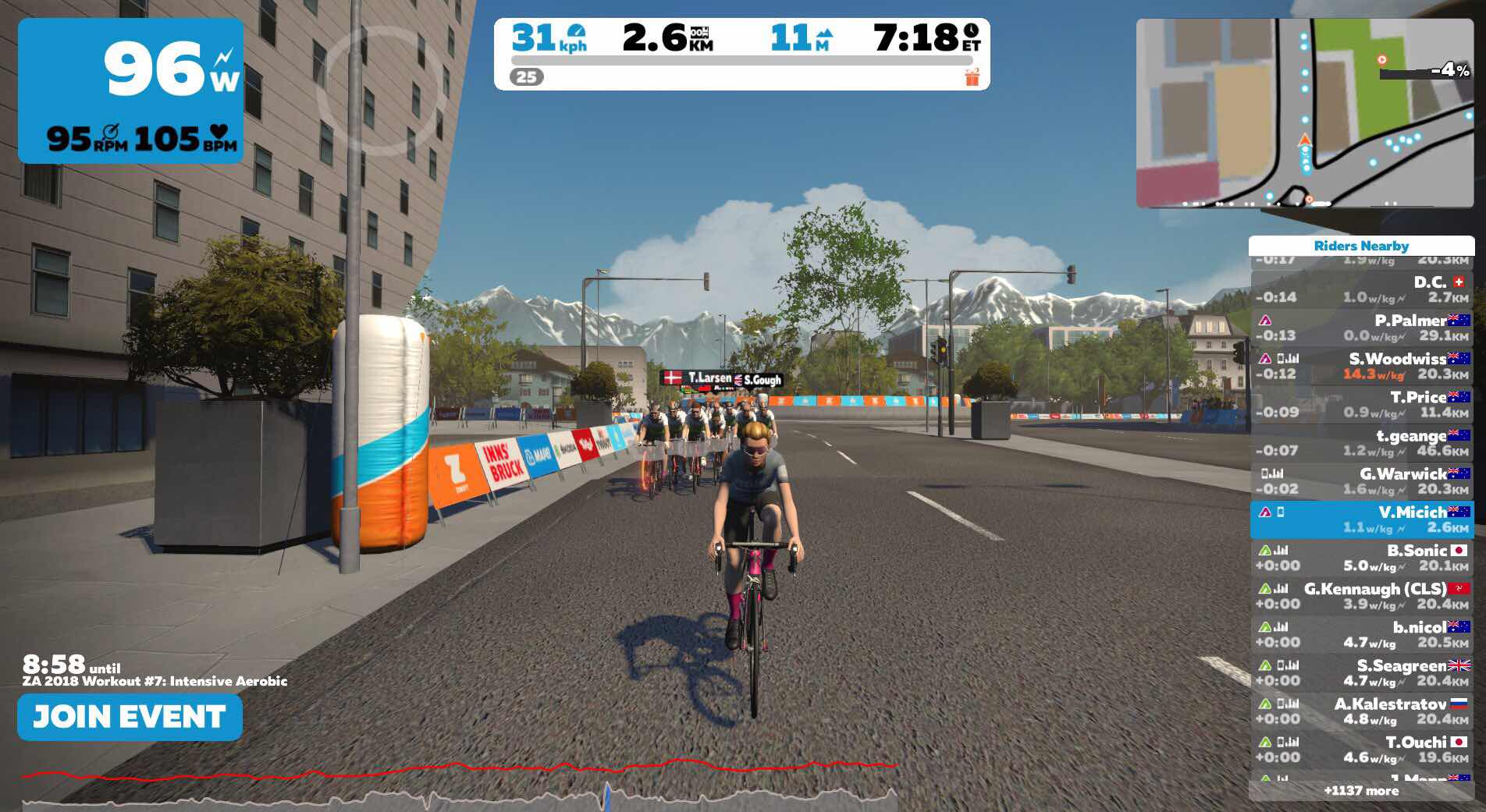This screenshot has height=812, width=1486.
Task: Pick A.Kalestratov in Riders Nearby
Action: 1361,711
